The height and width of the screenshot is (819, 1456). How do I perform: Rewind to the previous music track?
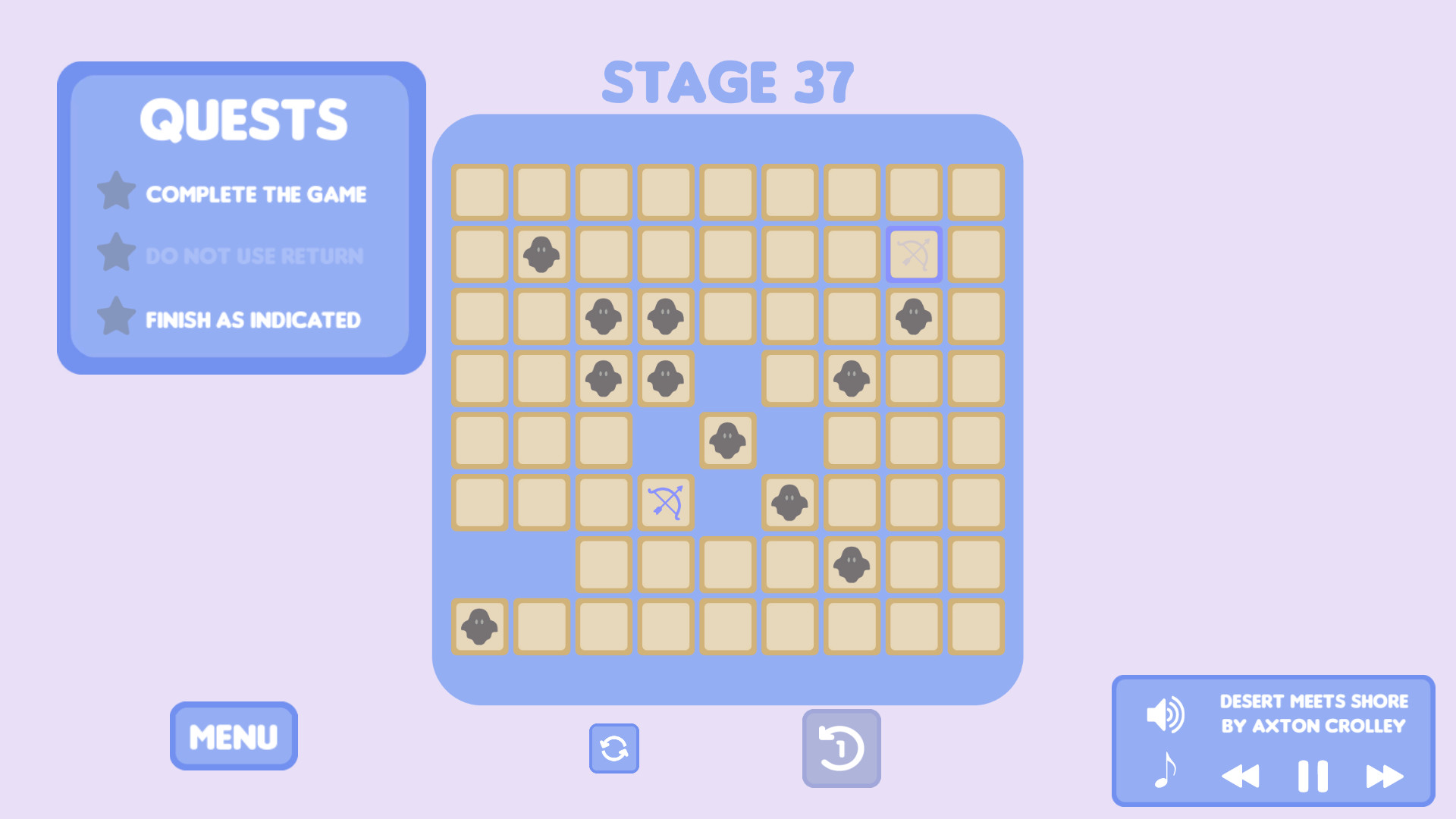1242,775
